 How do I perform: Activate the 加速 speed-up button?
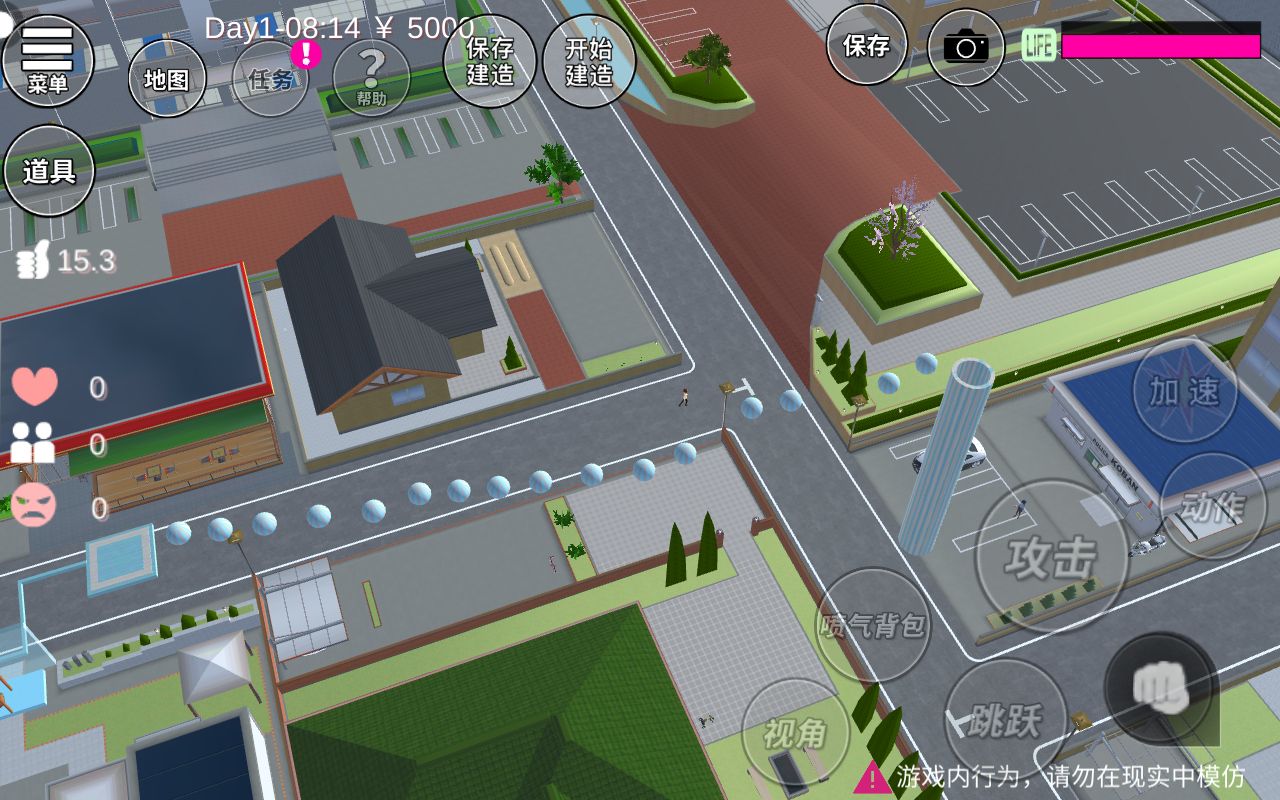click(x=1184, y=391)
